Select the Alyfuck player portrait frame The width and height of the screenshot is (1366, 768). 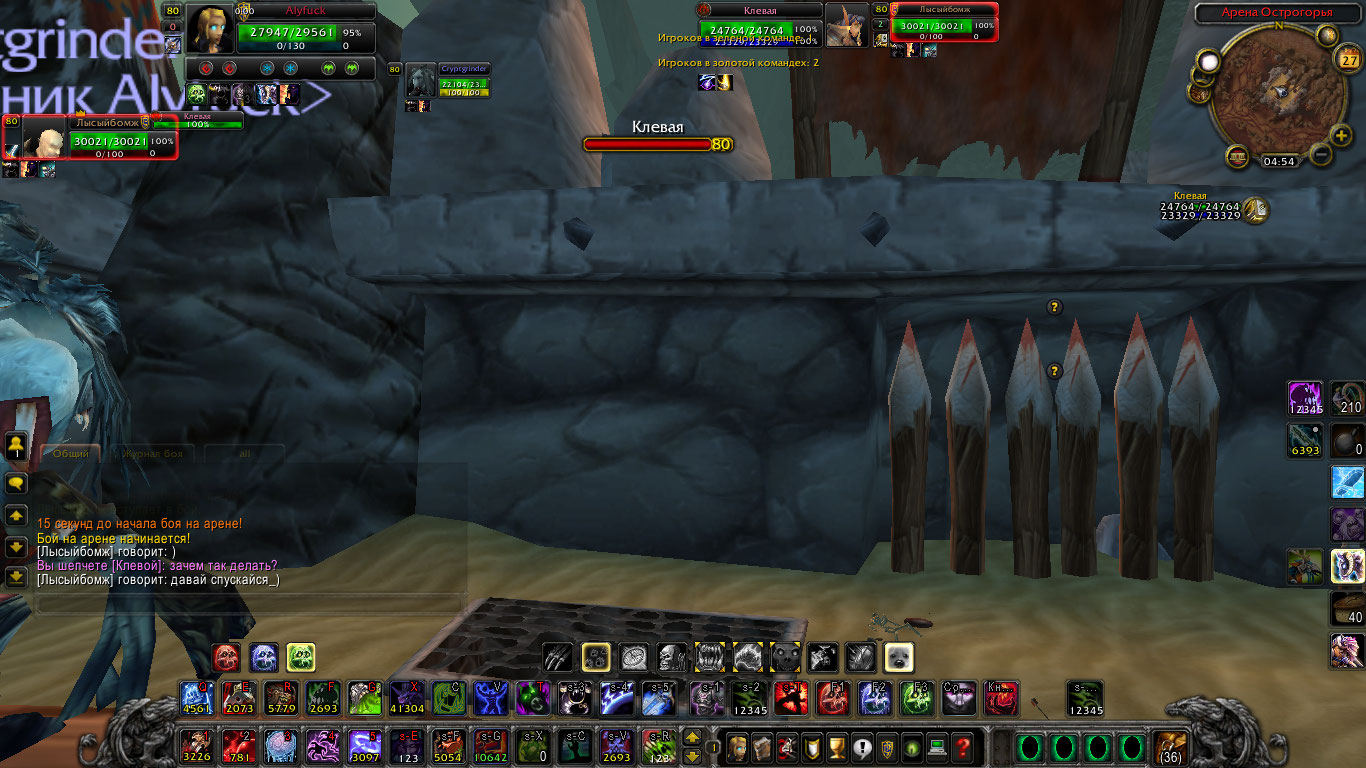pyautogui.click(x=212, y=30)
